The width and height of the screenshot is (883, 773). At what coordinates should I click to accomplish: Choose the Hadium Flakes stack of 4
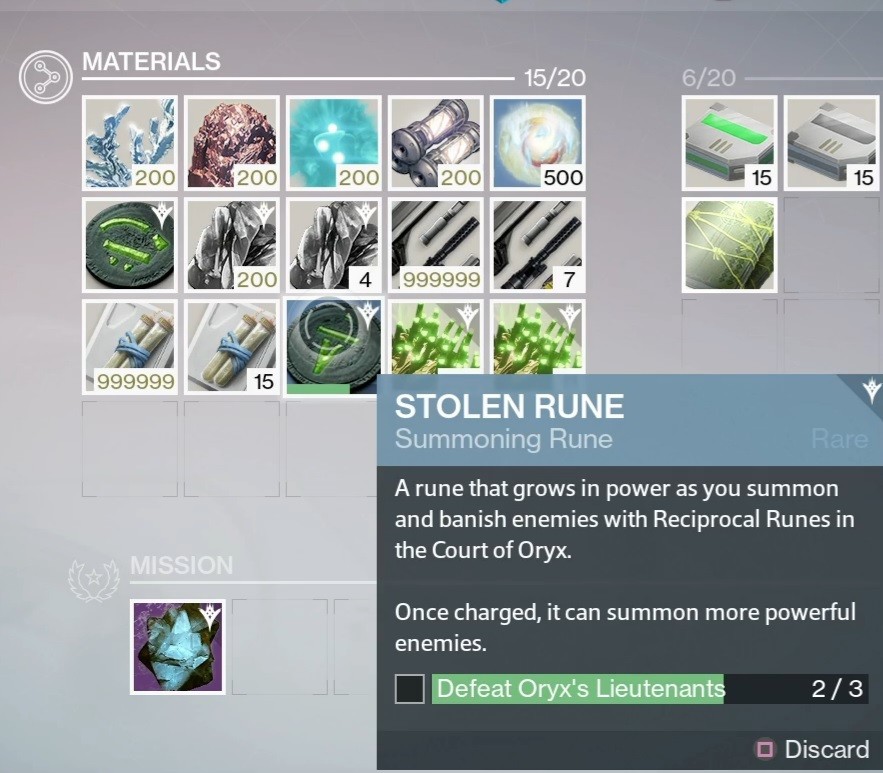coord(334,245)
